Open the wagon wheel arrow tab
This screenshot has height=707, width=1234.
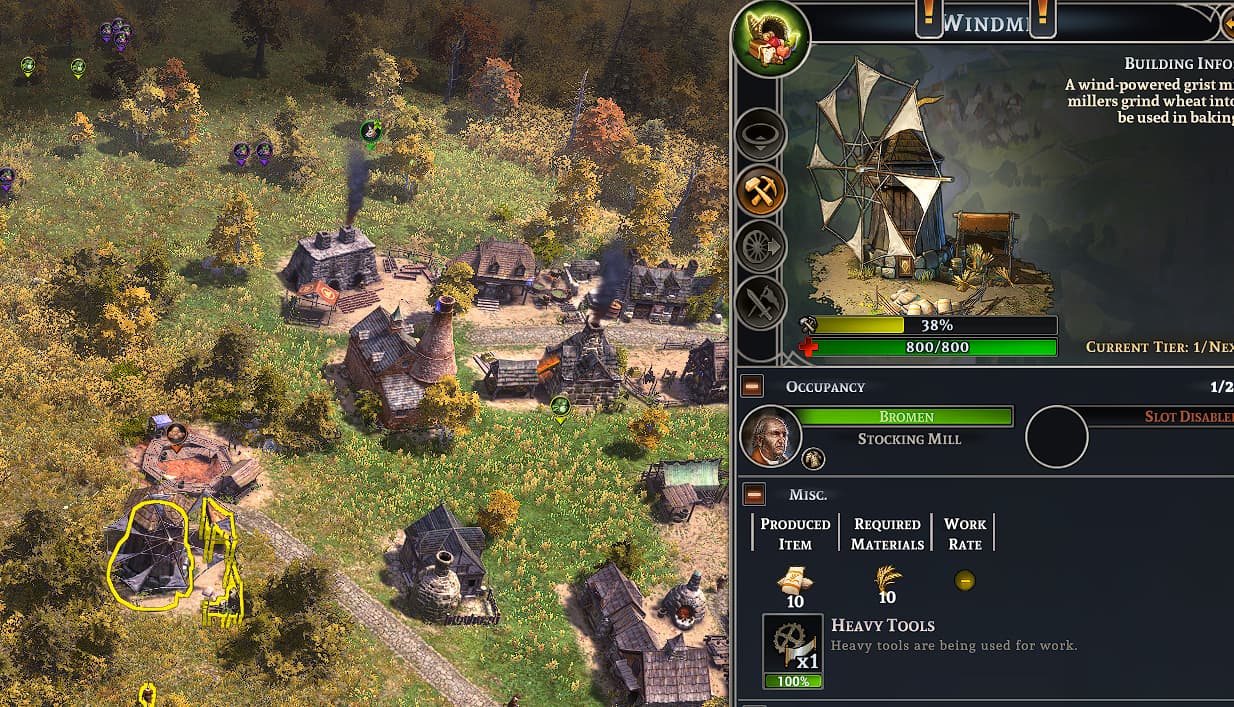[760, 246]
